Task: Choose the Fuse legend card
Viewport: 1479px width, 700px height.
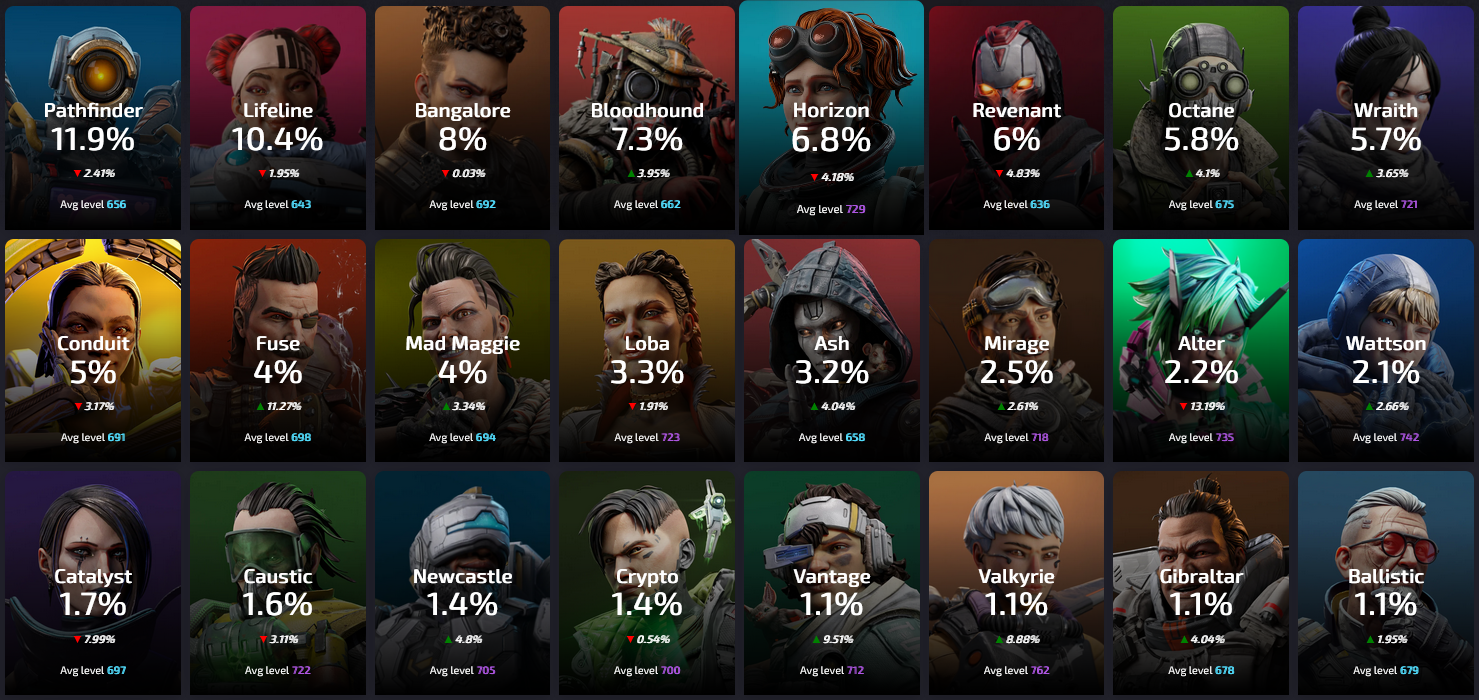Action: point(278,351)
